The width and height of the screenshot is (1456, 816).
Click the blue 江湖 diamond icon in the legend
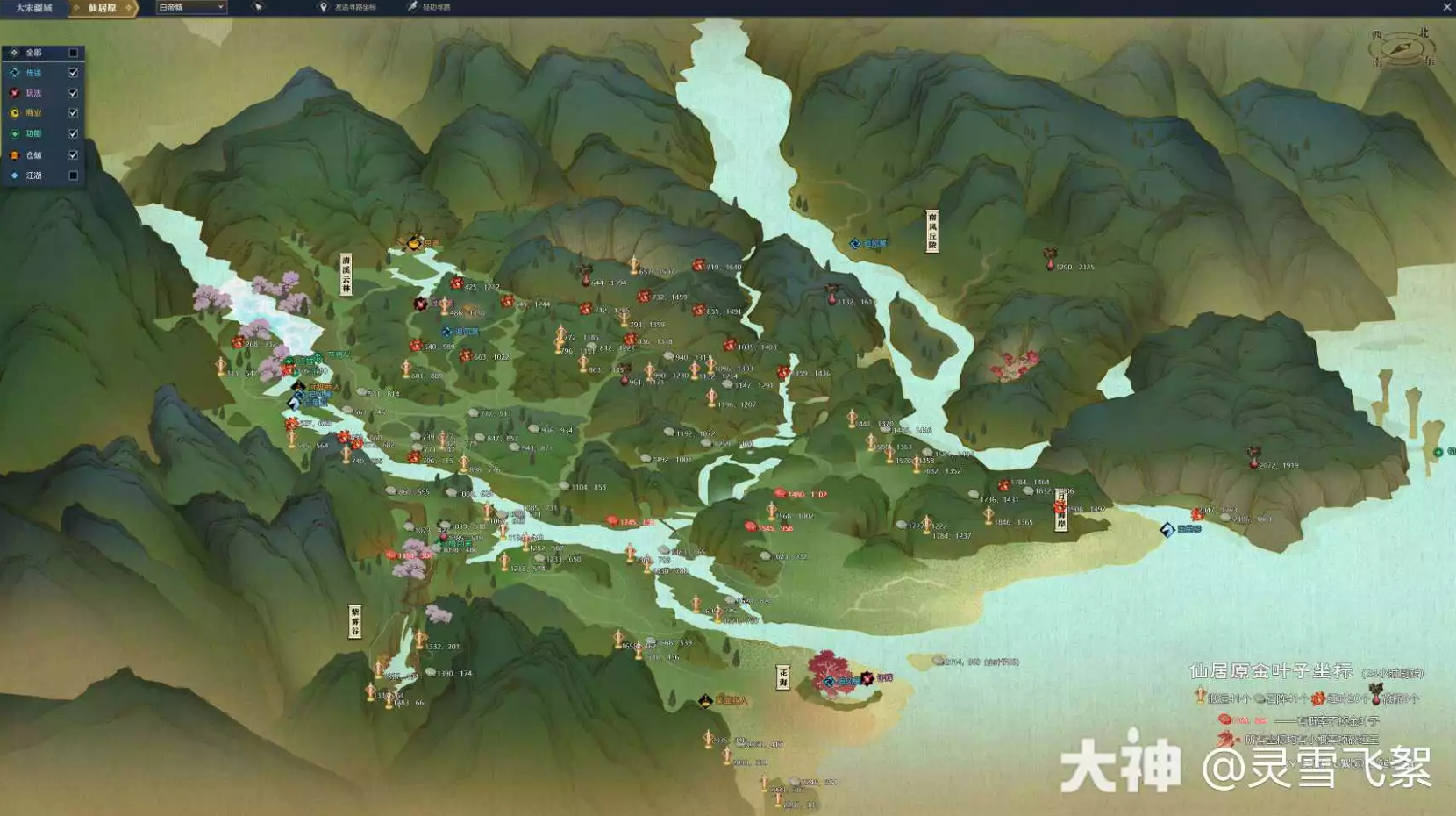pos(14,174)
